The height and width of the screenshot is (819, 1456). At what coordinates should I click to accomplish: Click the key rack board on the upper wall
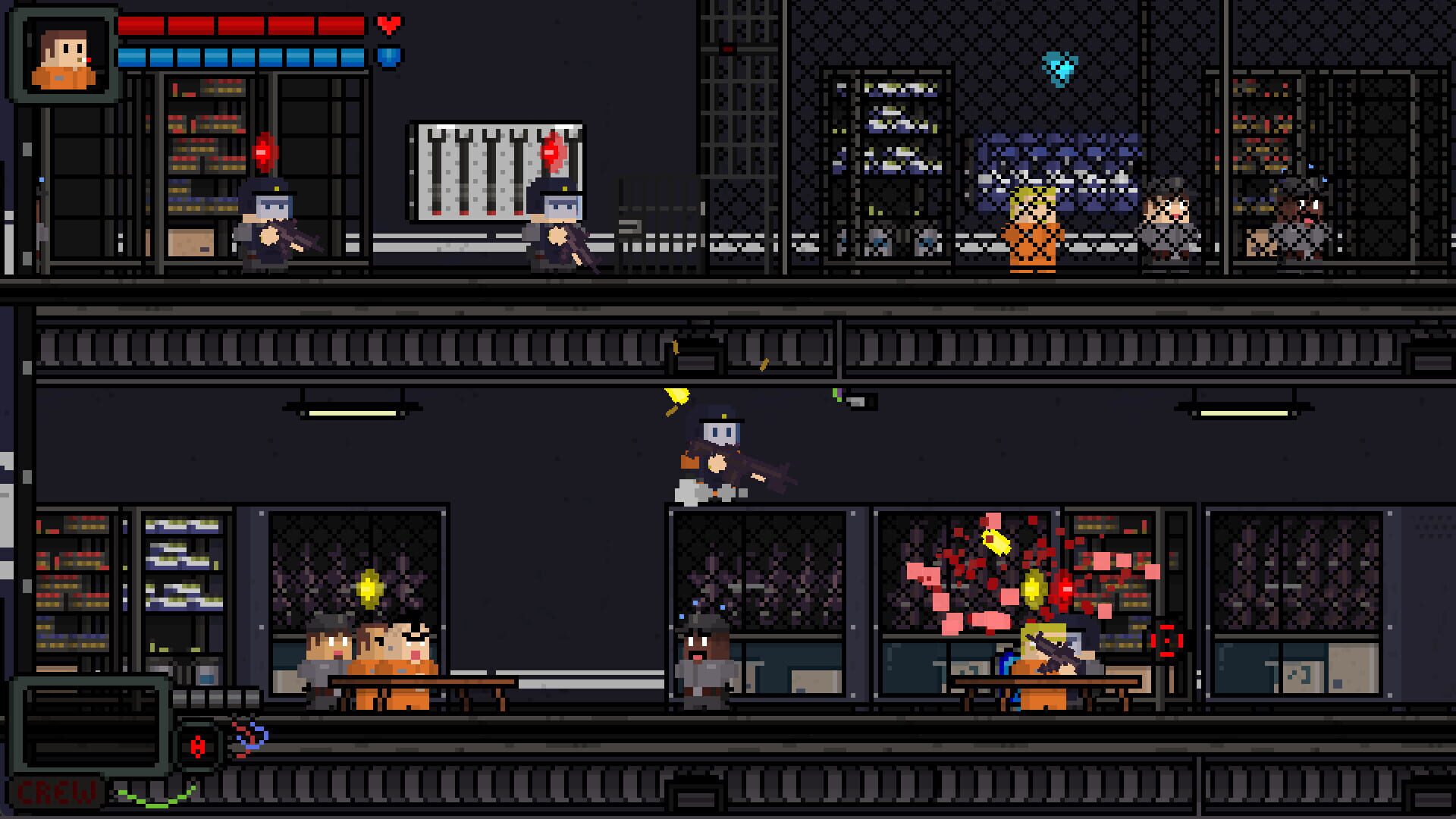click(493, 167)
